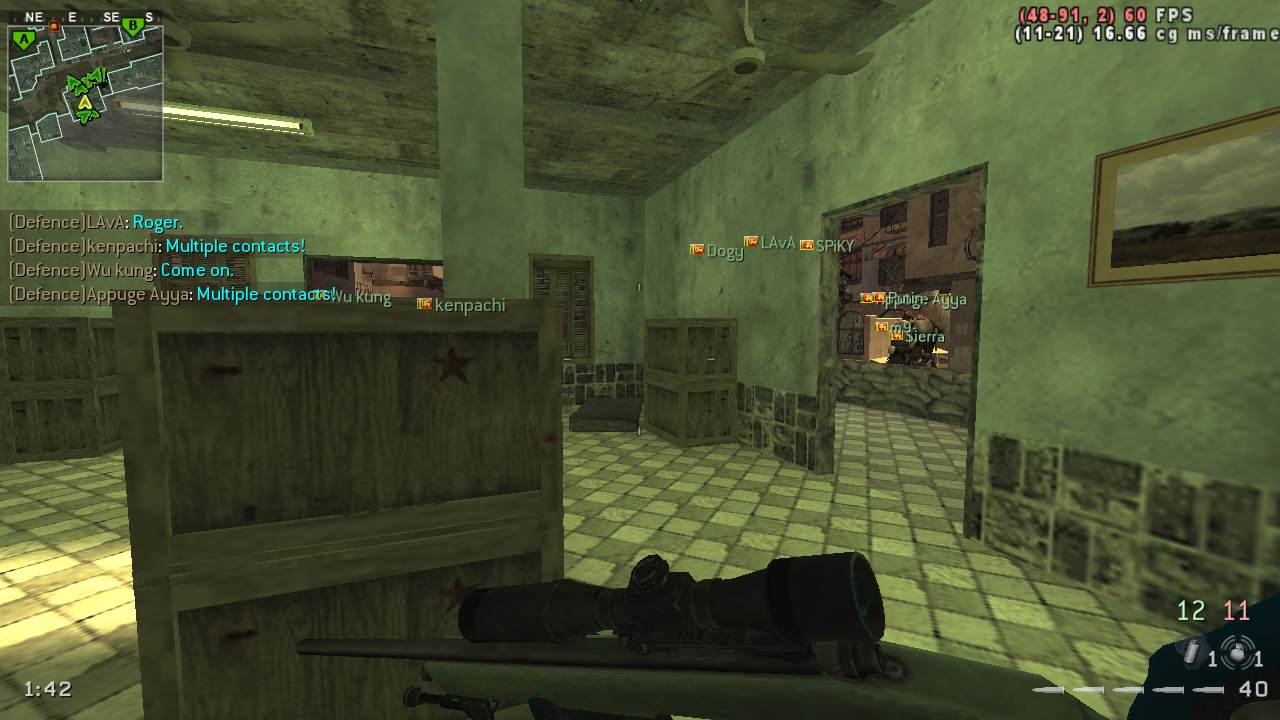1280x720 pixels.
Task: Select objective B marker on the minimap
Action: pos(132,28)
